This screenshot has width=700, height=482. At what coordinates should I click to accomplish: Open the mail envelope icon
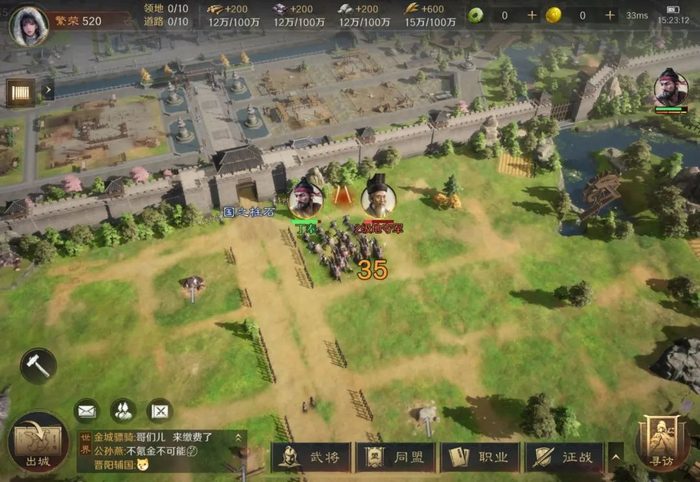point(86,410)
